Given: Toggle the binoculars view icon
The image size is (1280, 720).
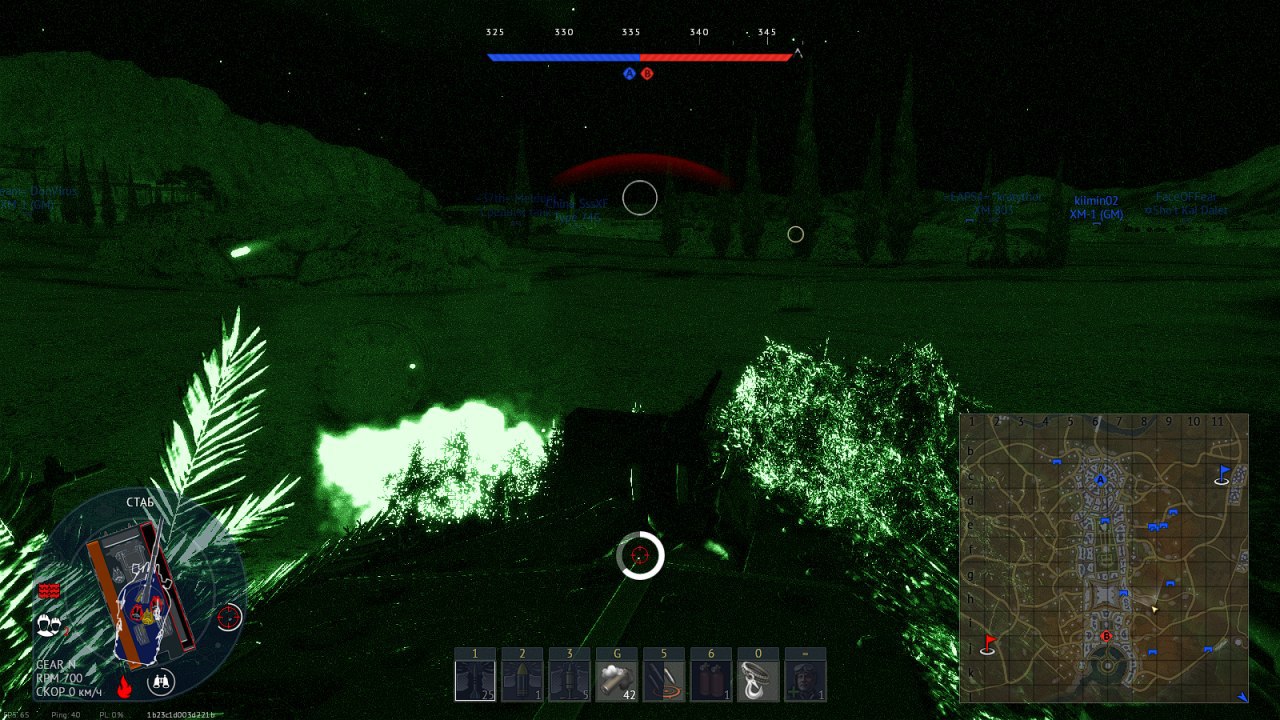Looking at the screenshot, I should click(x=160, y=682).
